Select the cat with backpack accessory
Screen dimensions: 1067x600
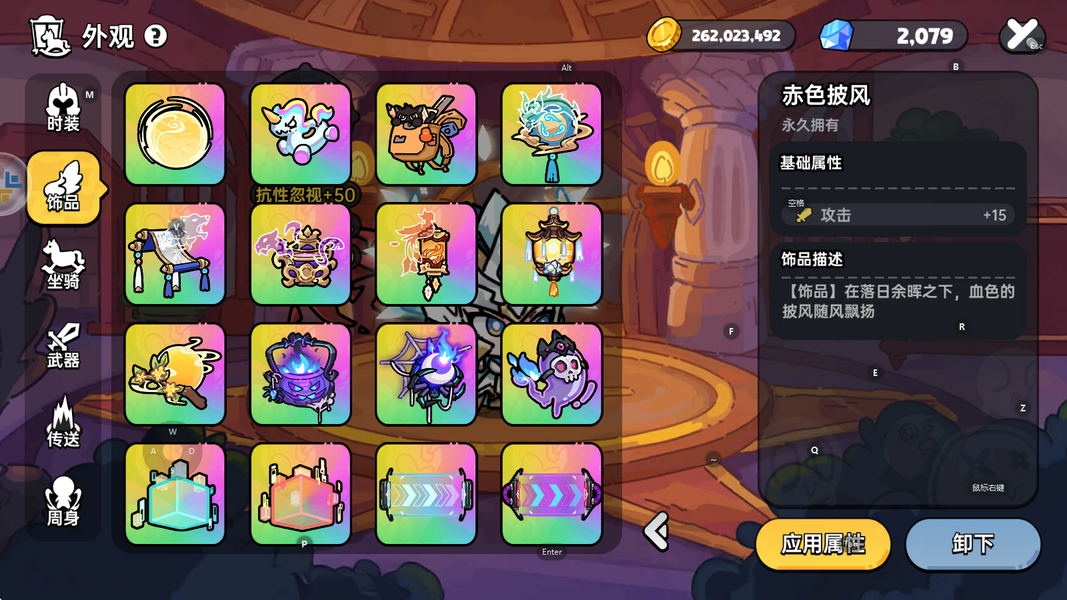[426, 134]
